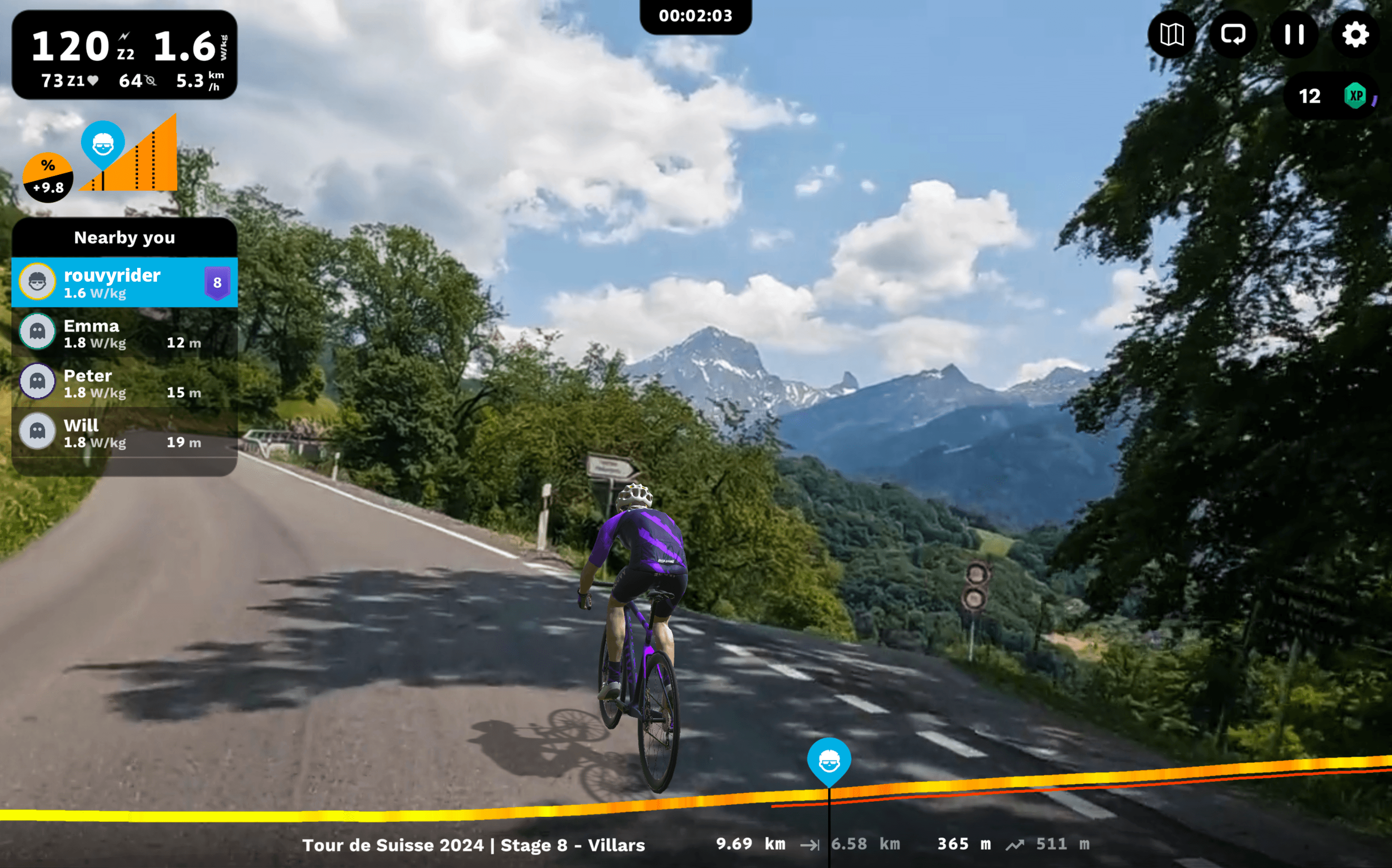Select rouvyrider in the nearby list
This screenshot has height=868, width=1392.
(125, 283)
